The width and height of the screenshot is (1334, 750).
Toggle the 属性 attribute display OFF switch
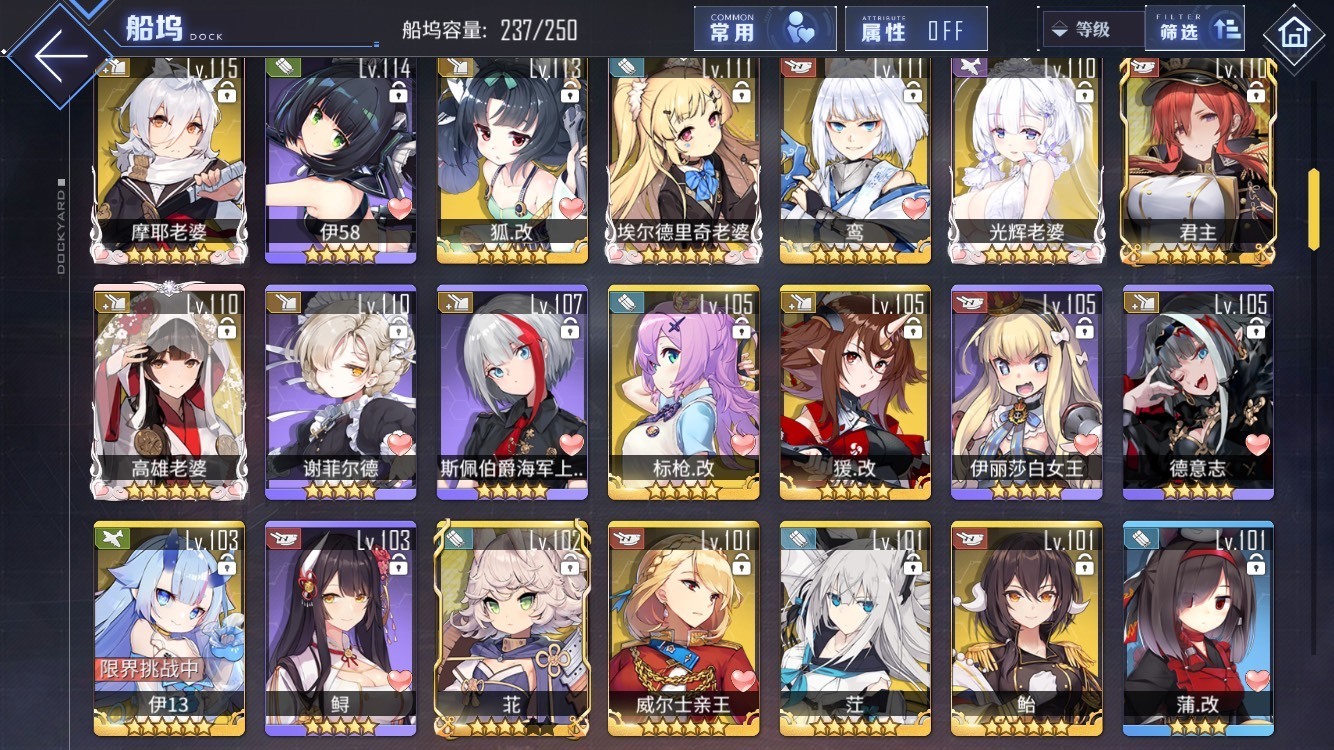(915, 30)
